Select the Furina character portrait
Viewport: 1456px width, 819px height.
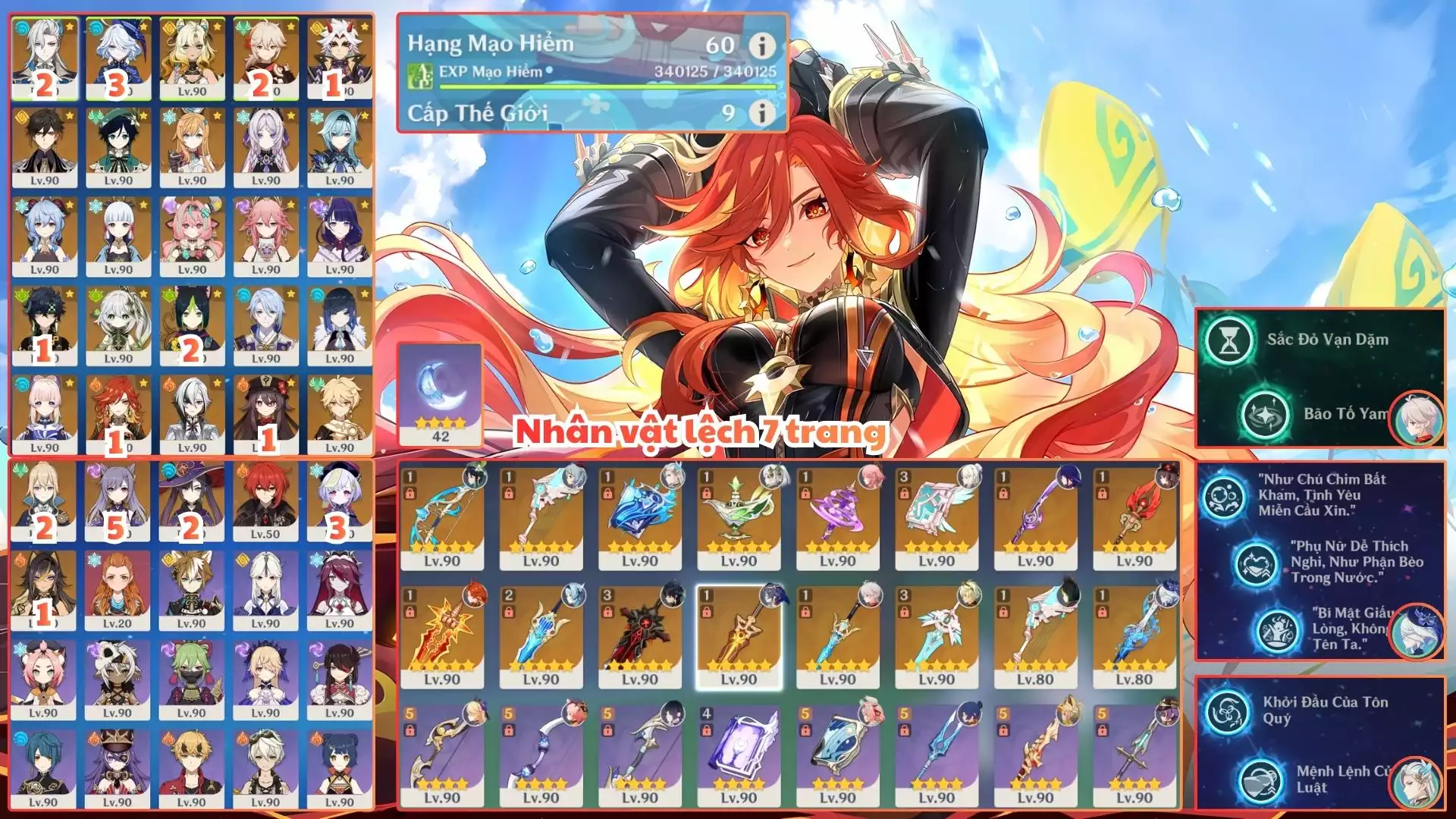pyautogui.click(x=118, y=57)
